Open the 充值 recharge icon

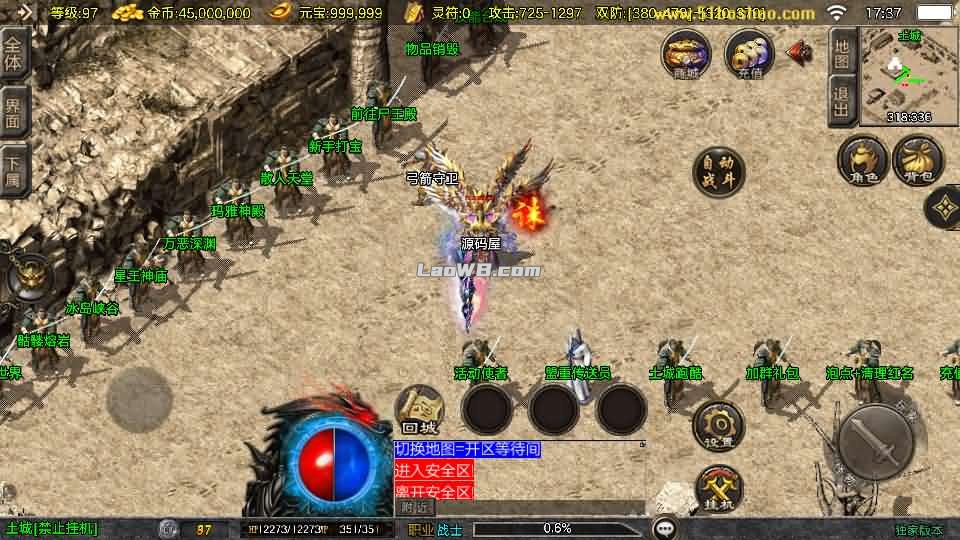[749, 53]
